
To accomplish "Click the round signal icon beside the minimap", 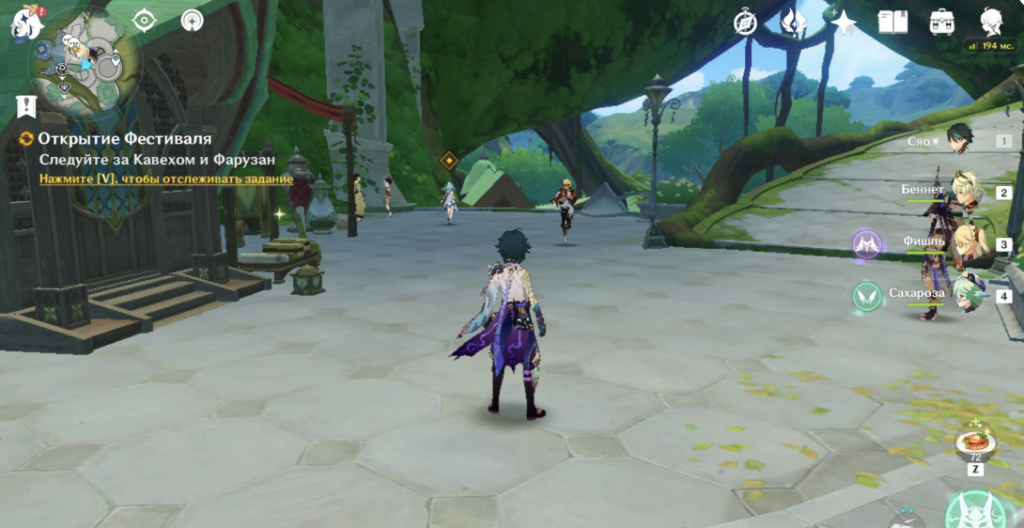I will 192,21.
